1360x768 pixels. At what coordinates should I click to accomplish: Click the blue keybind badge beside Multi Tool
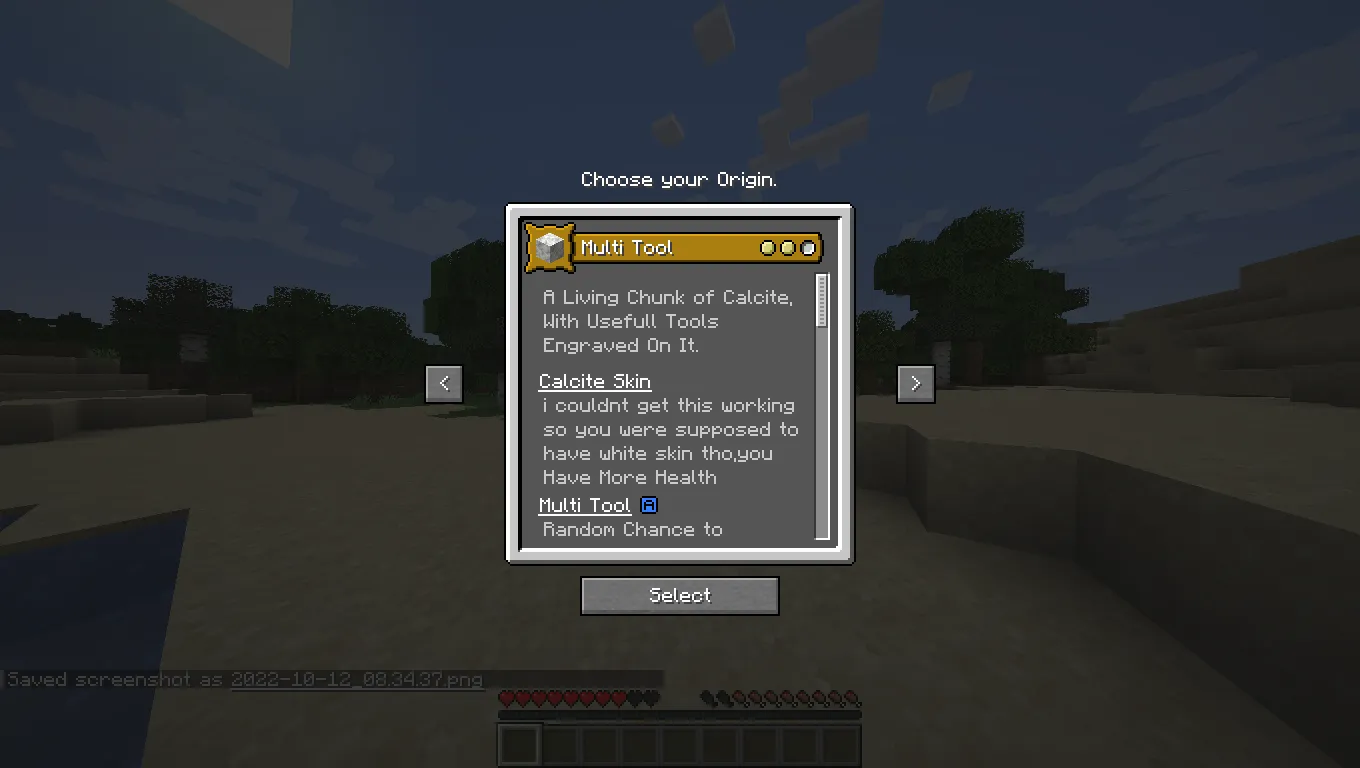pyautogui.click(x=648, y=505)
